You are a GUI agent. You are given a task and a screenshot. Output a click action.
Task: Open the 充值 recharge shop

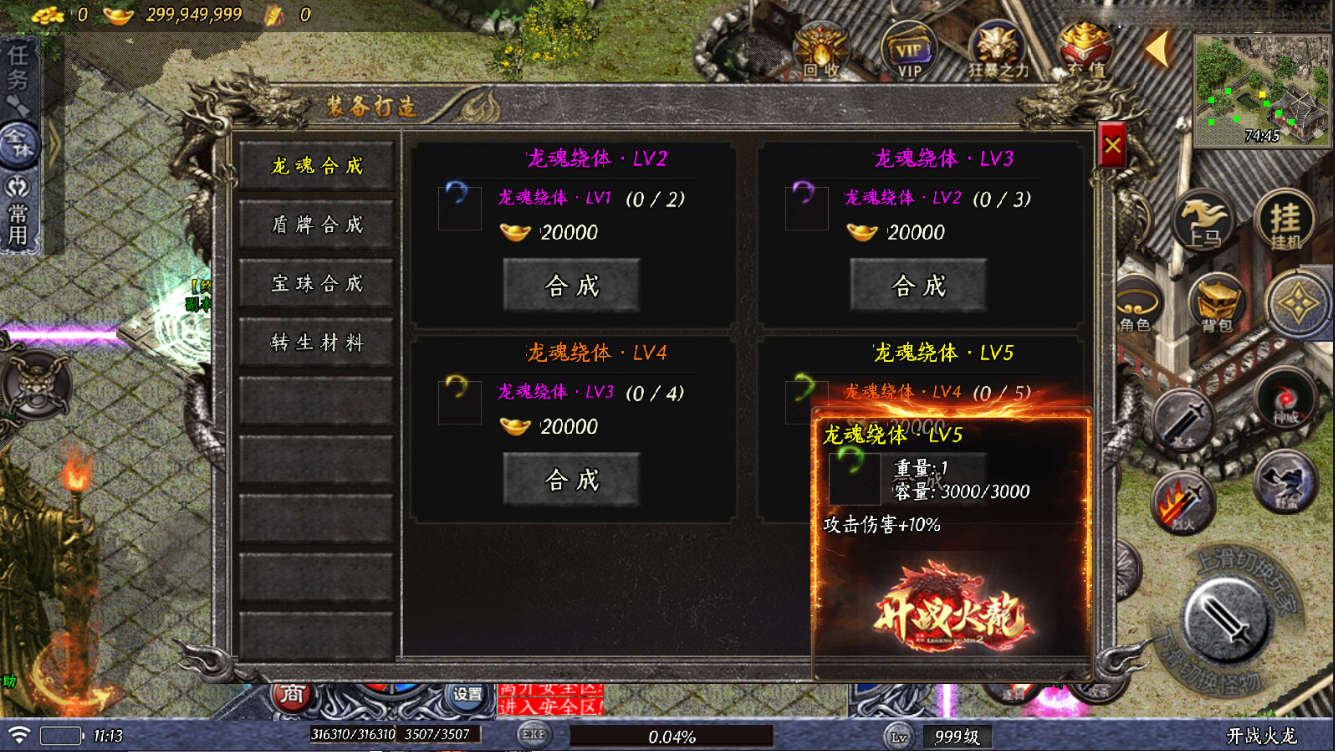pyautogui.click(x=1086, y=50)
